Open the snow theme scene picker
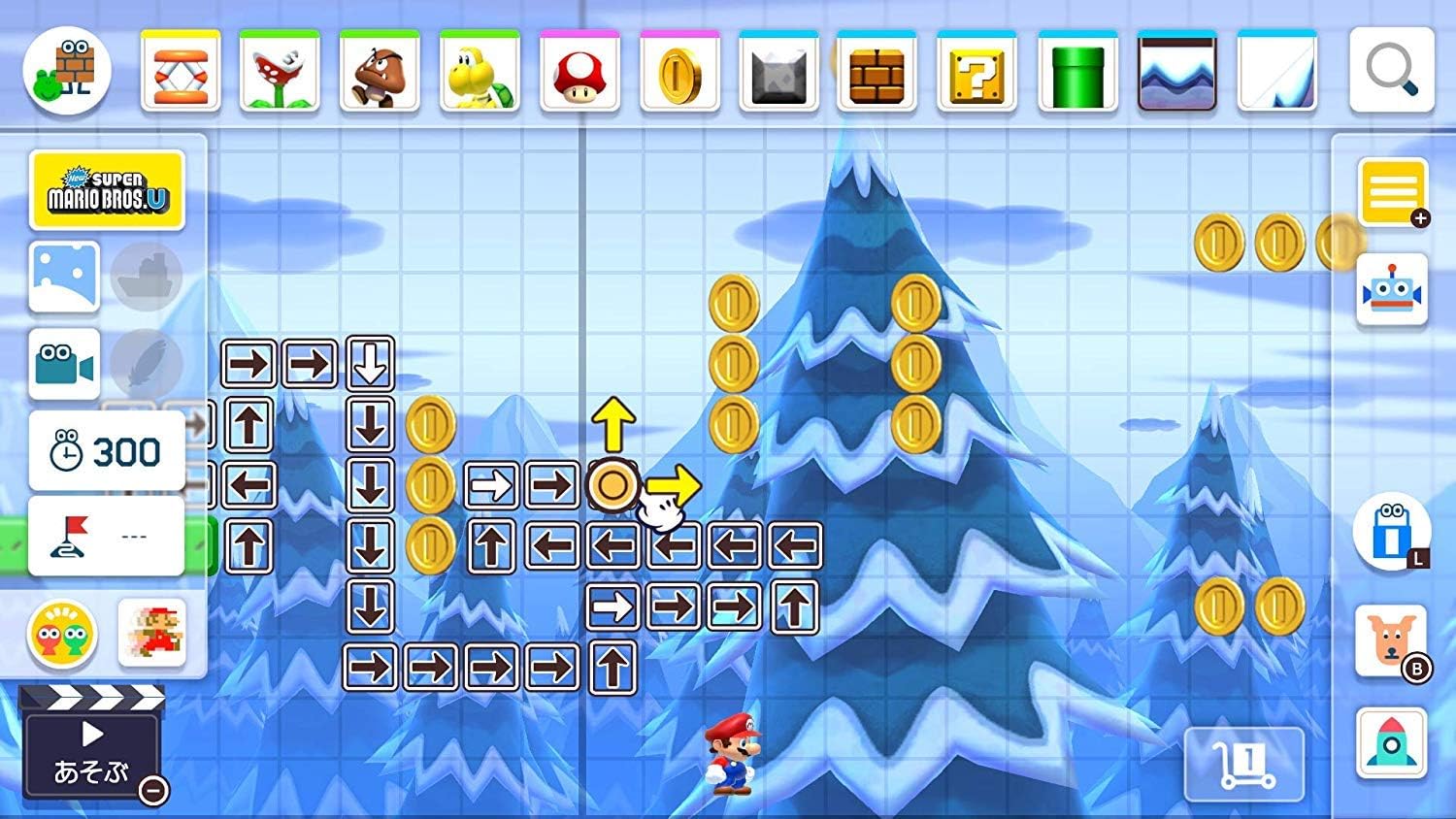This screenshot has height=819, width=1456. click(63, 276)
